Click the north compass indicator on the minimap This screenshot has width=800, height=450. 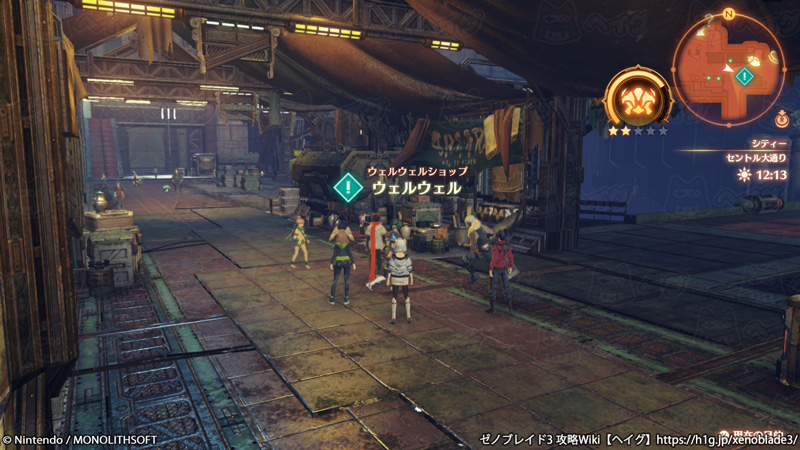point(728,14)
